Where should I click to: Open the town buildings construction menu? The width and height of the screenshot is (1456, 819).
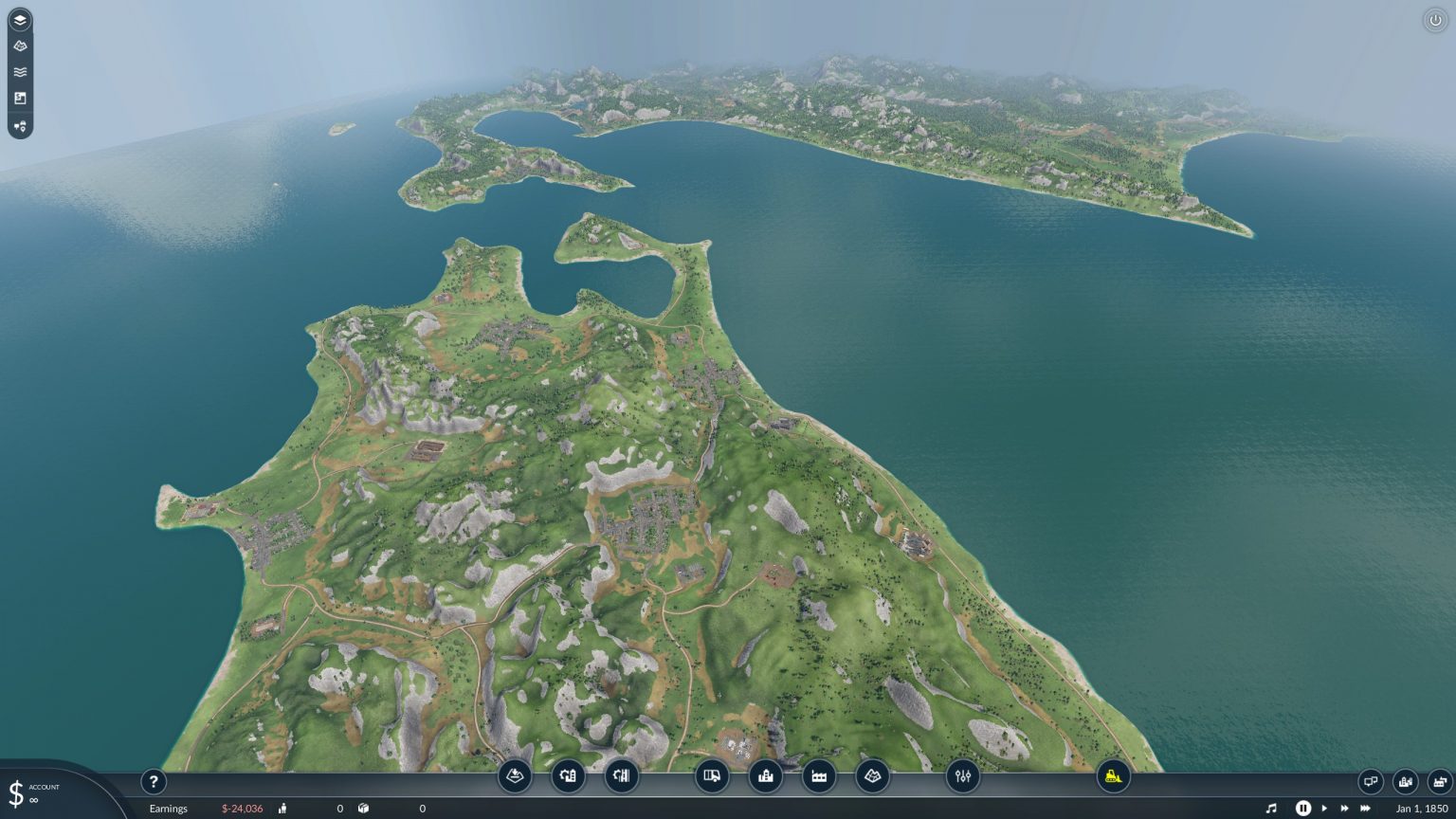click(x=766, y=776)
